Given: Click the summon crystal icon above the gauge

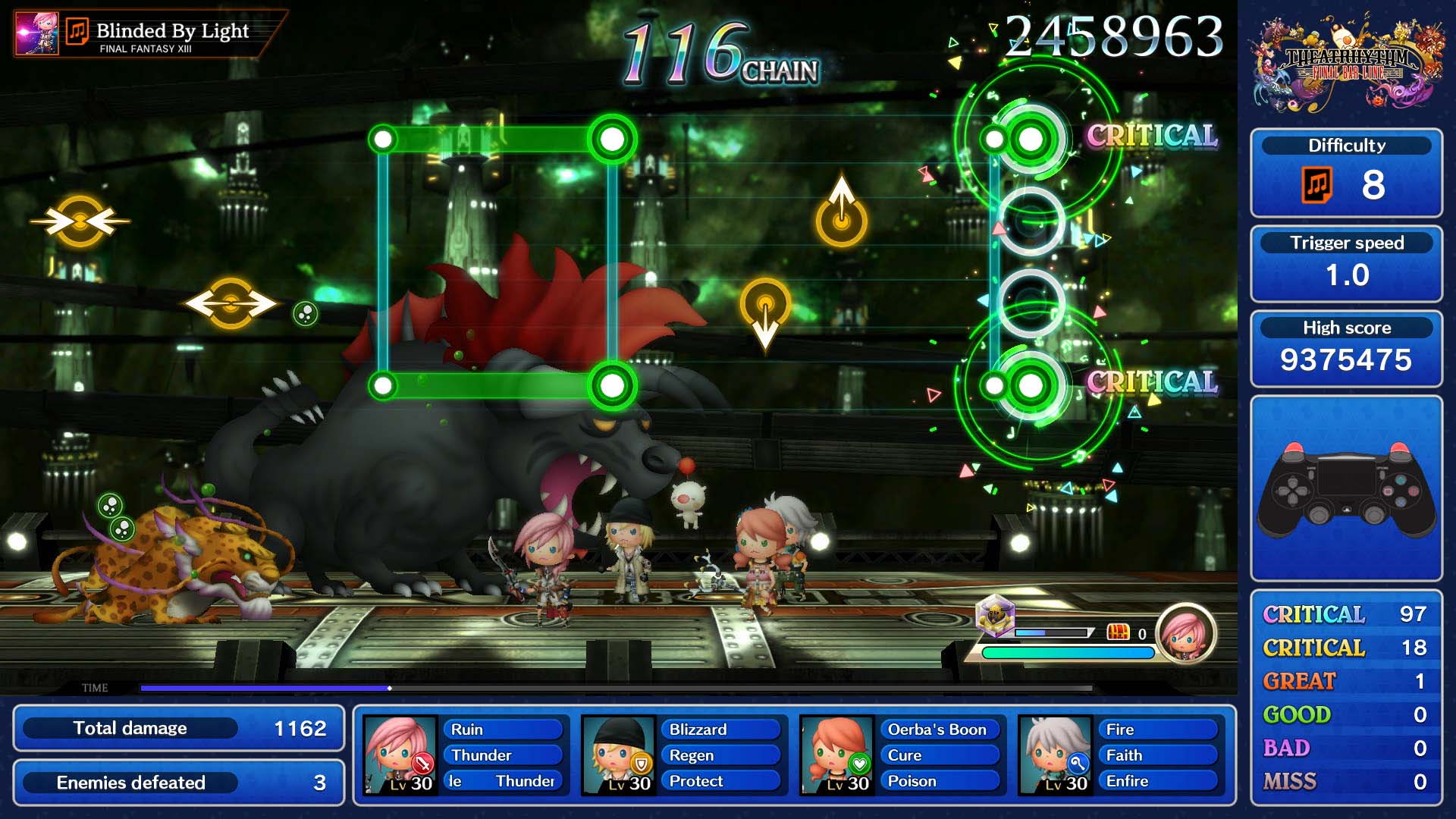Looking at the screenshot, I should coord(995,622).
